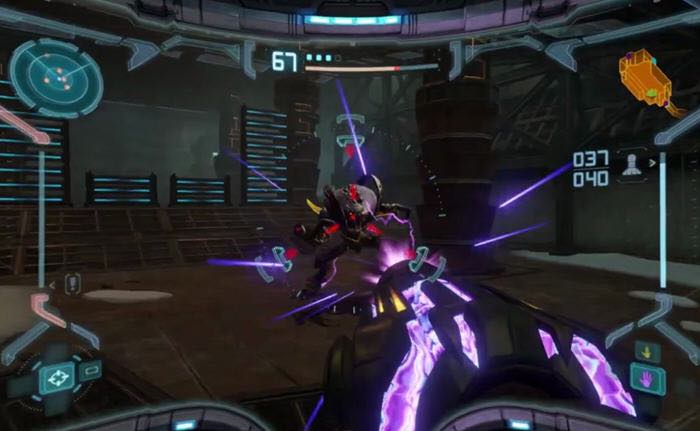Choose the combat visor crosshair icon
Screen dimensions: 700x431
56,377
